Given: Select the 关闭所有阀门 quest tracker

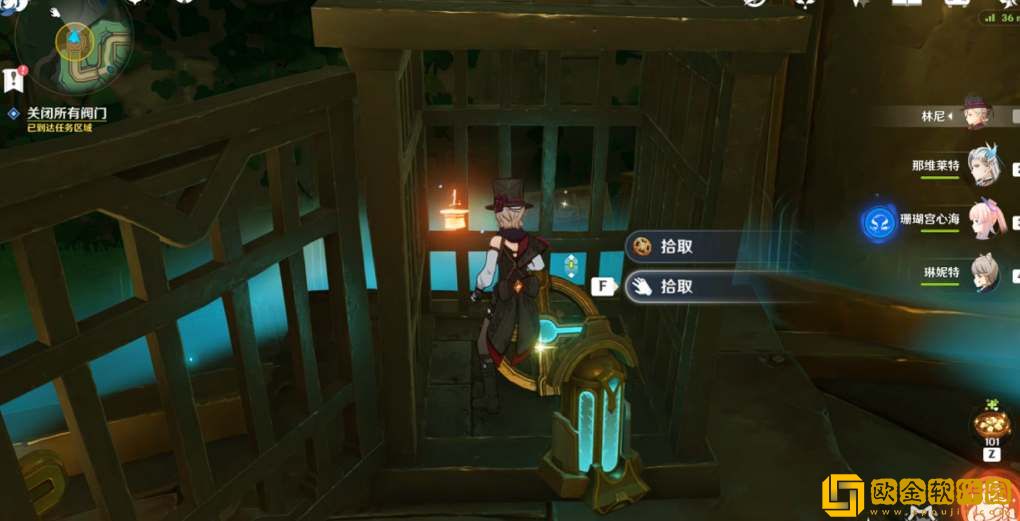Looking at the screenshot, I should pyautogui.click(x=66, y=114).
